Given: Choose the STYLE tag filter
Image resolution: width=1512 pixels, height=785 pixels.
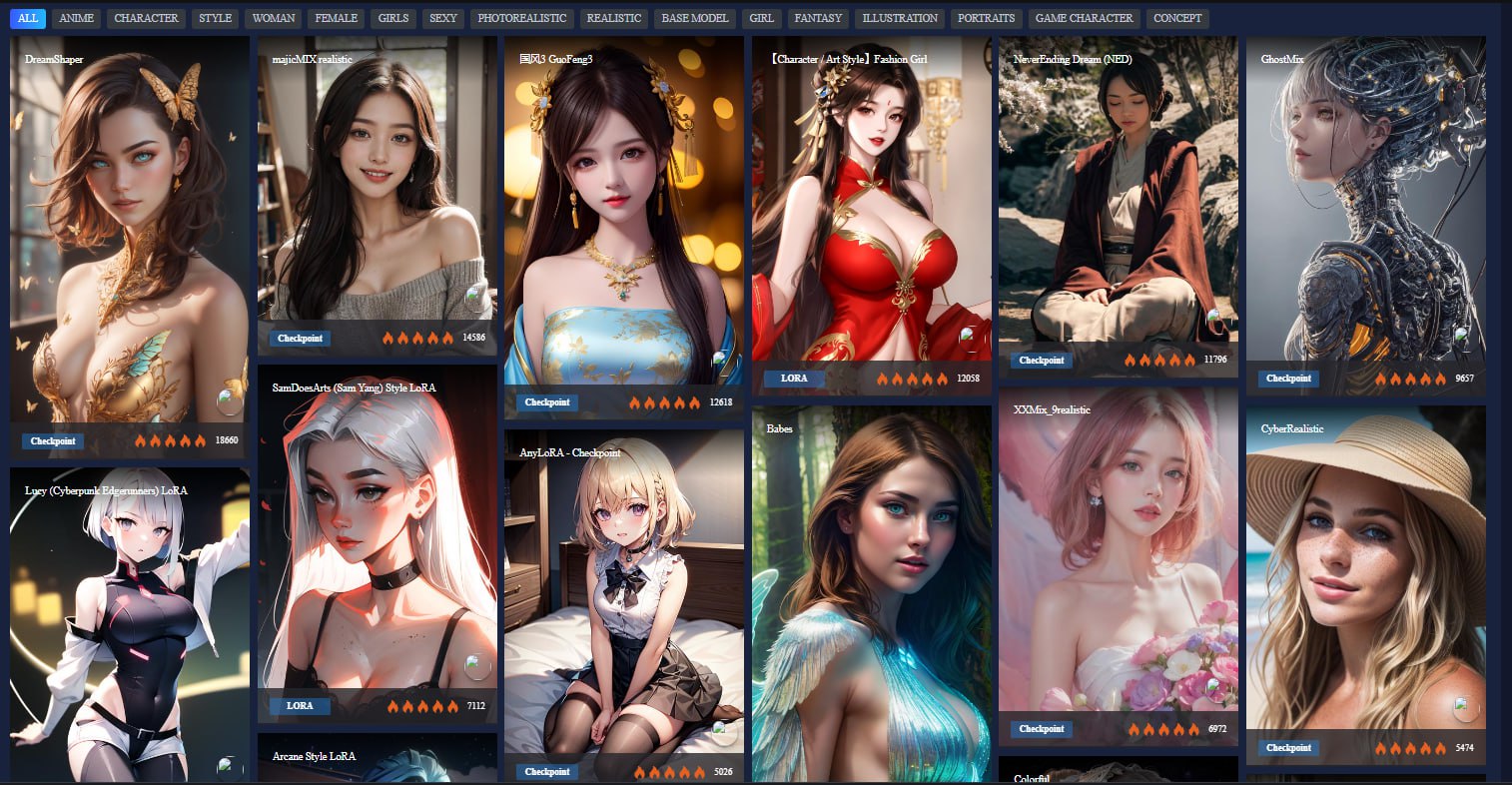Looking at the screenshot, I should point(215,18).
